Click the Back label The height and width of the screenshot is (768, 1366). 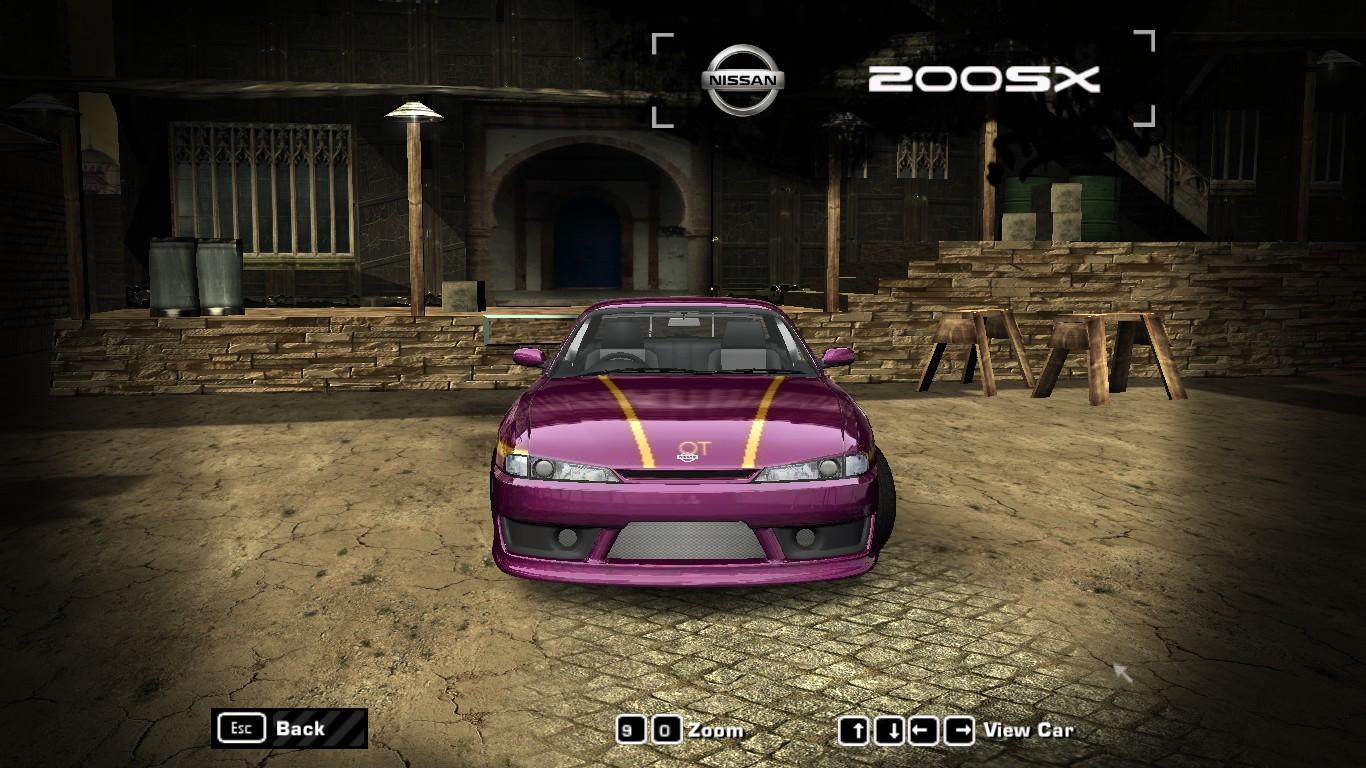(x=299, y=729)
